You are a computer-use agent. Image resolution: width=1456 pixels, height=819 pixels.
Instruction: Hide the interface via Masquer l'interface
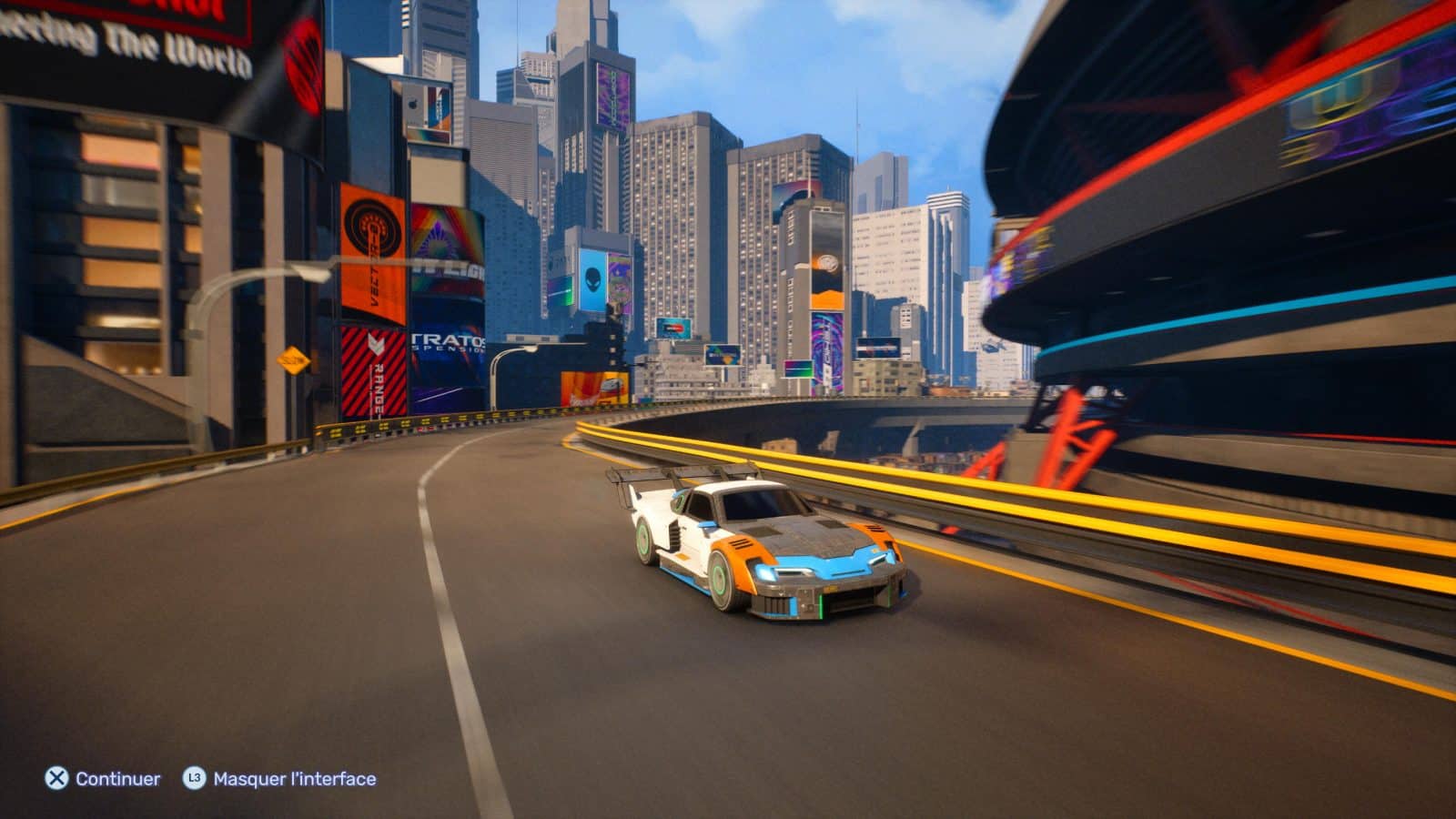(279, 779)
